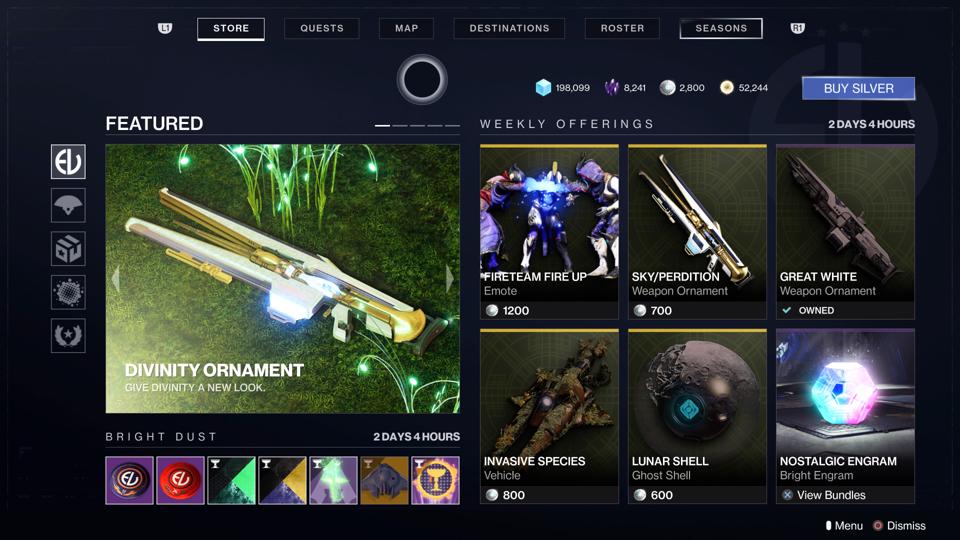Open the Seasons tab
This screenshot has width=960, height=540.
coord(720,28)
